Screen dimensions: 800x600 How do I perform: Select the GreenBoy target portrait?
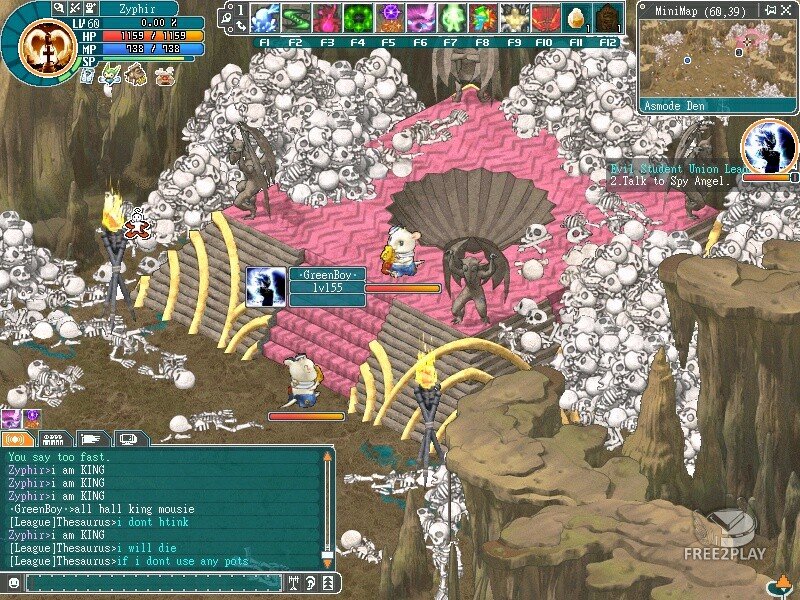(x=266, y=287)
